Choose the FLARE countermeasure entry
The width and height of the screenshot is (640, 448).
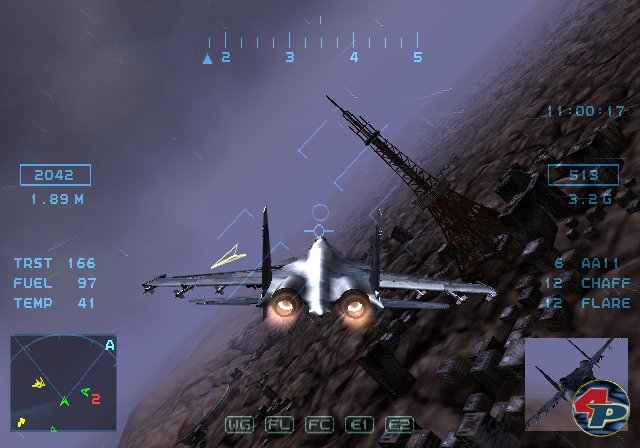592,303
